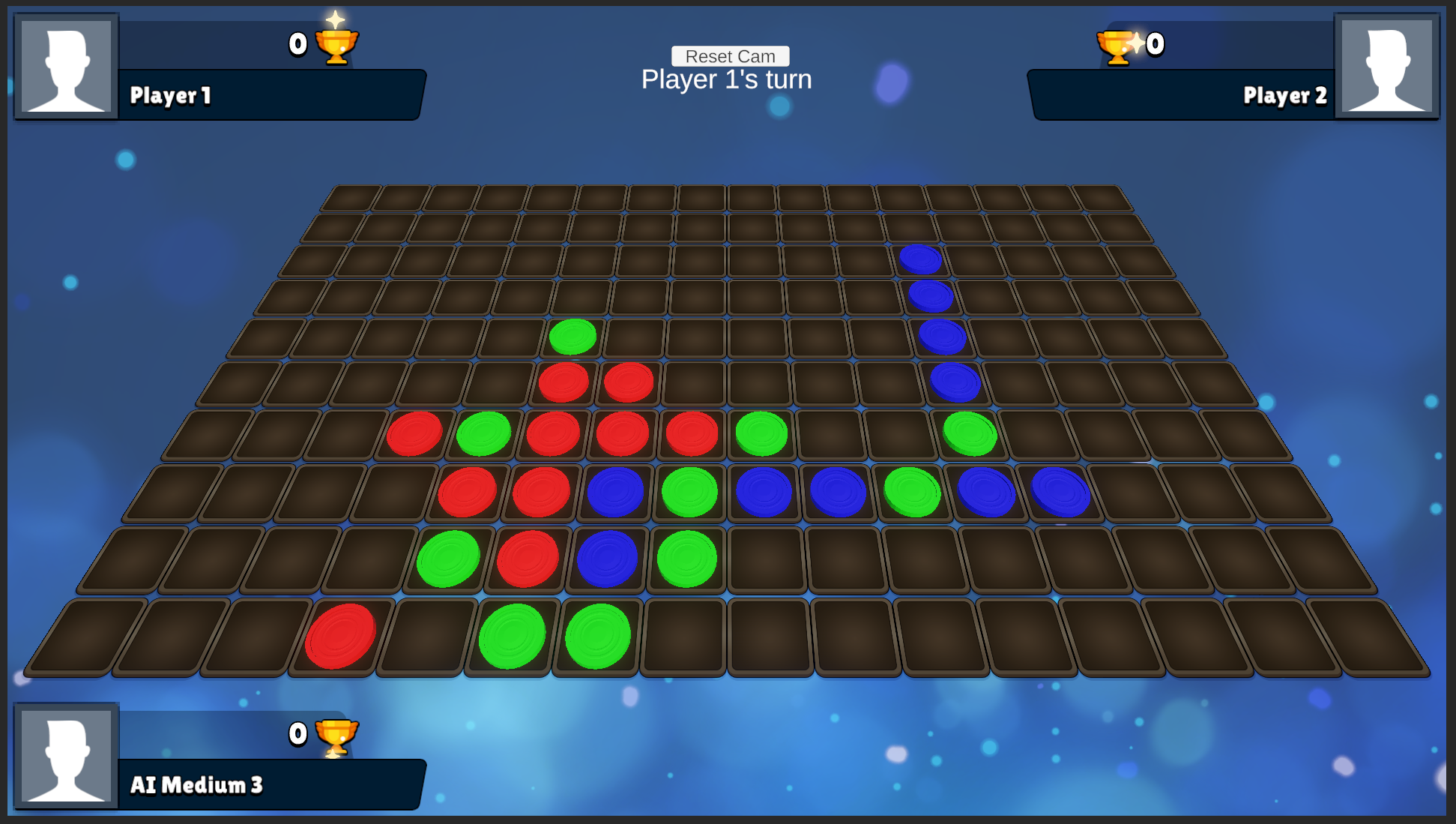Image resolution: width=1456 pixels, height=824 pixels.
Task: Select the lone green piece at the top
Action: pos(573,337)
